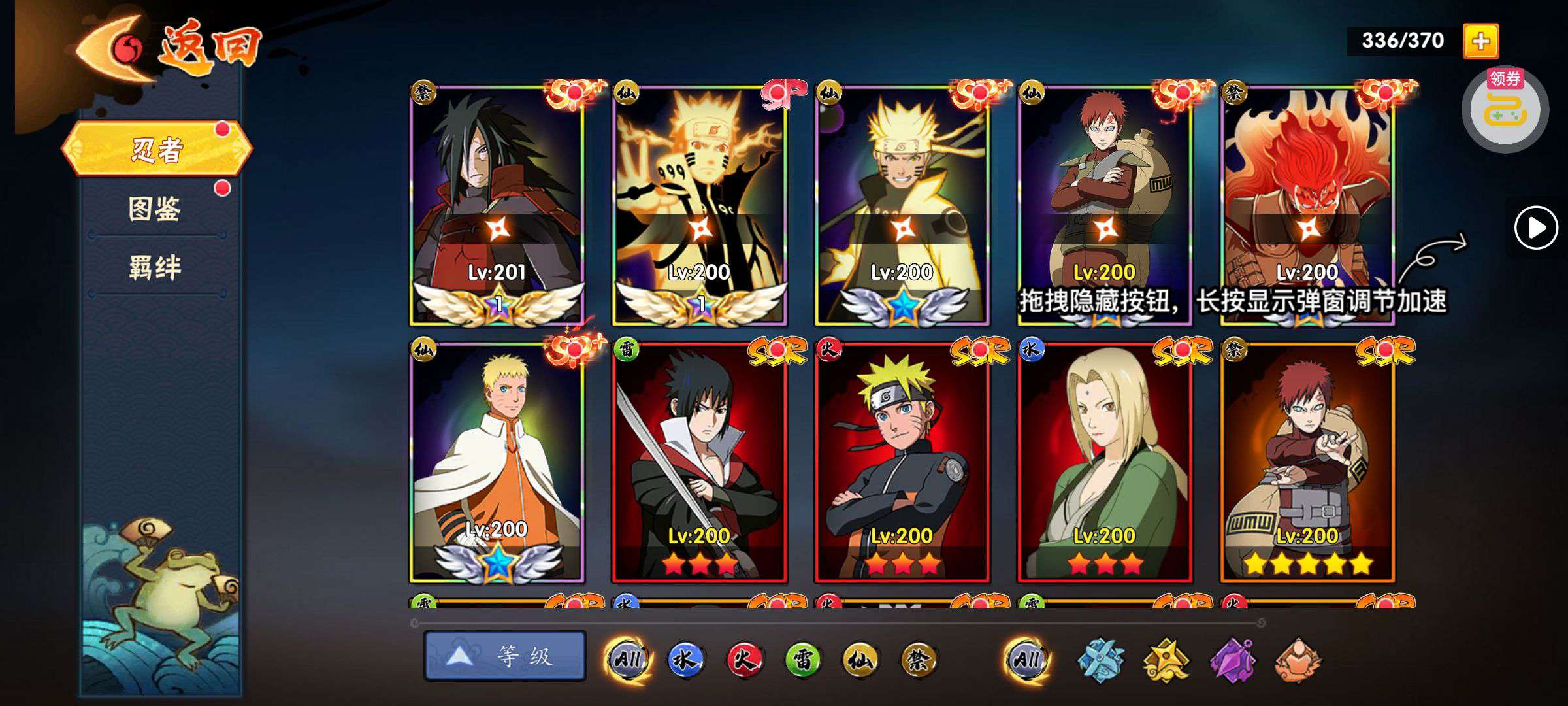Screen dimensions: 1568x706
Task: Select the 忍者 tab
Action: (157, 150)
